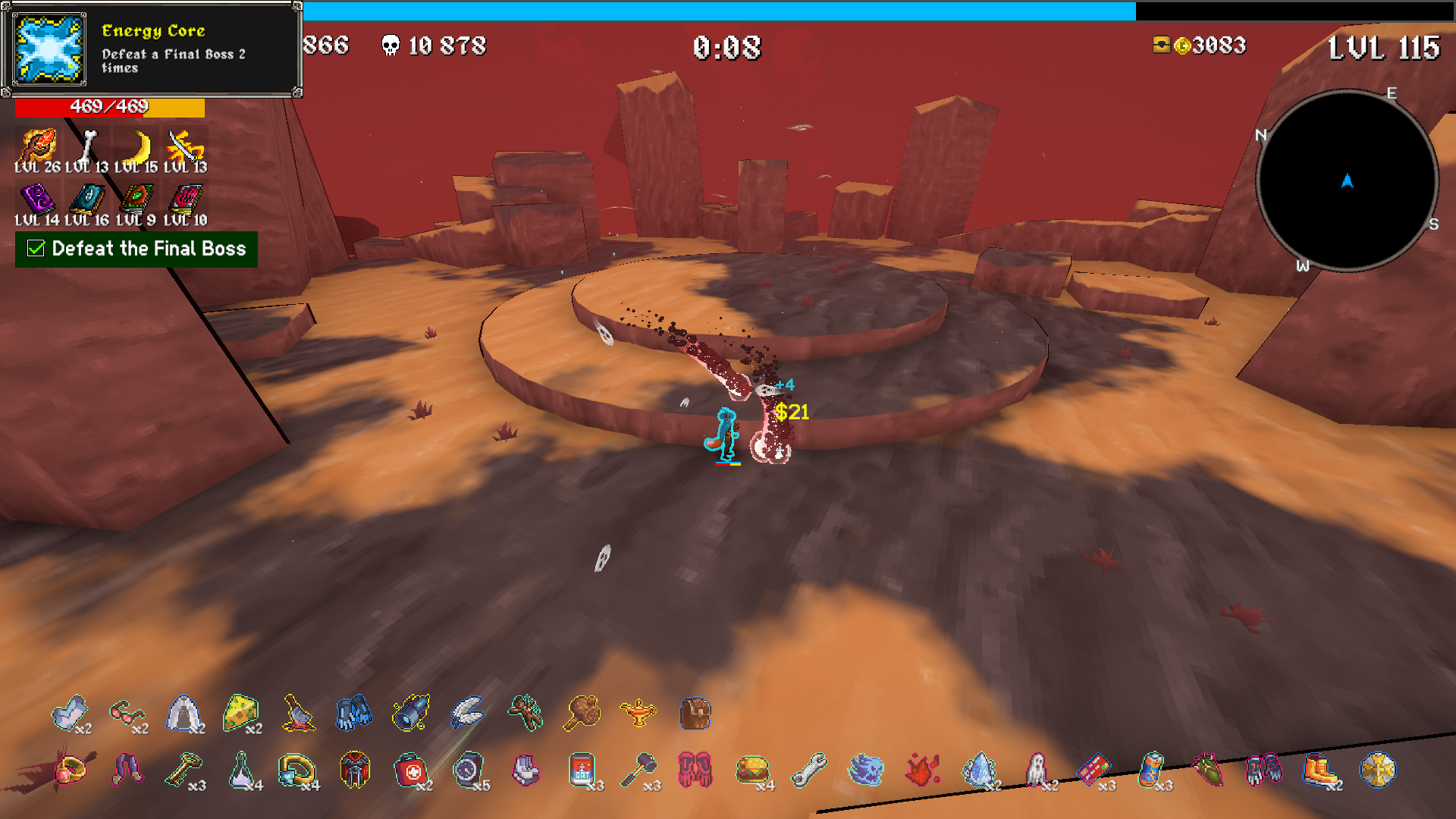1456x819 pixels.
Task: Click the silver wrench item
Action: (808, 770)
